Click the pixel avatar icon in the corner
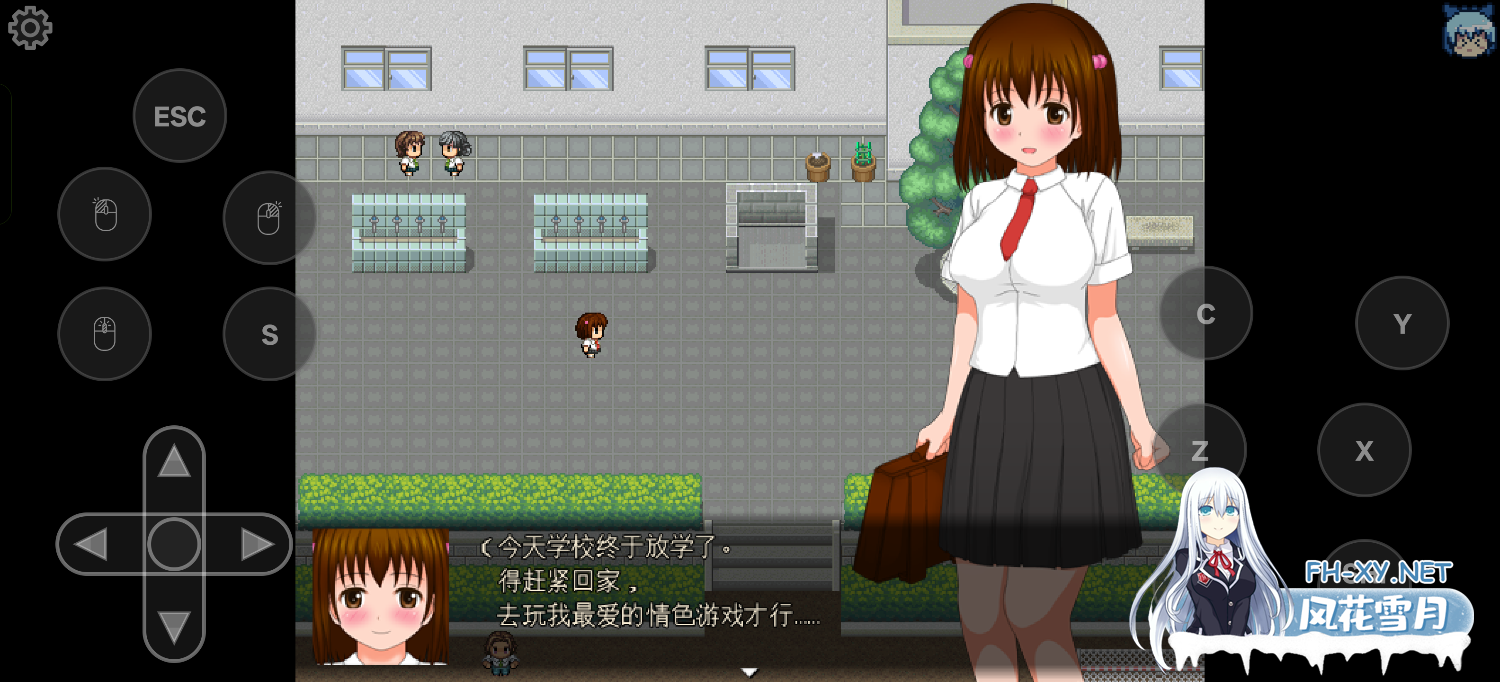Viewport: 1500px width, 682px height. [1468, 30]
